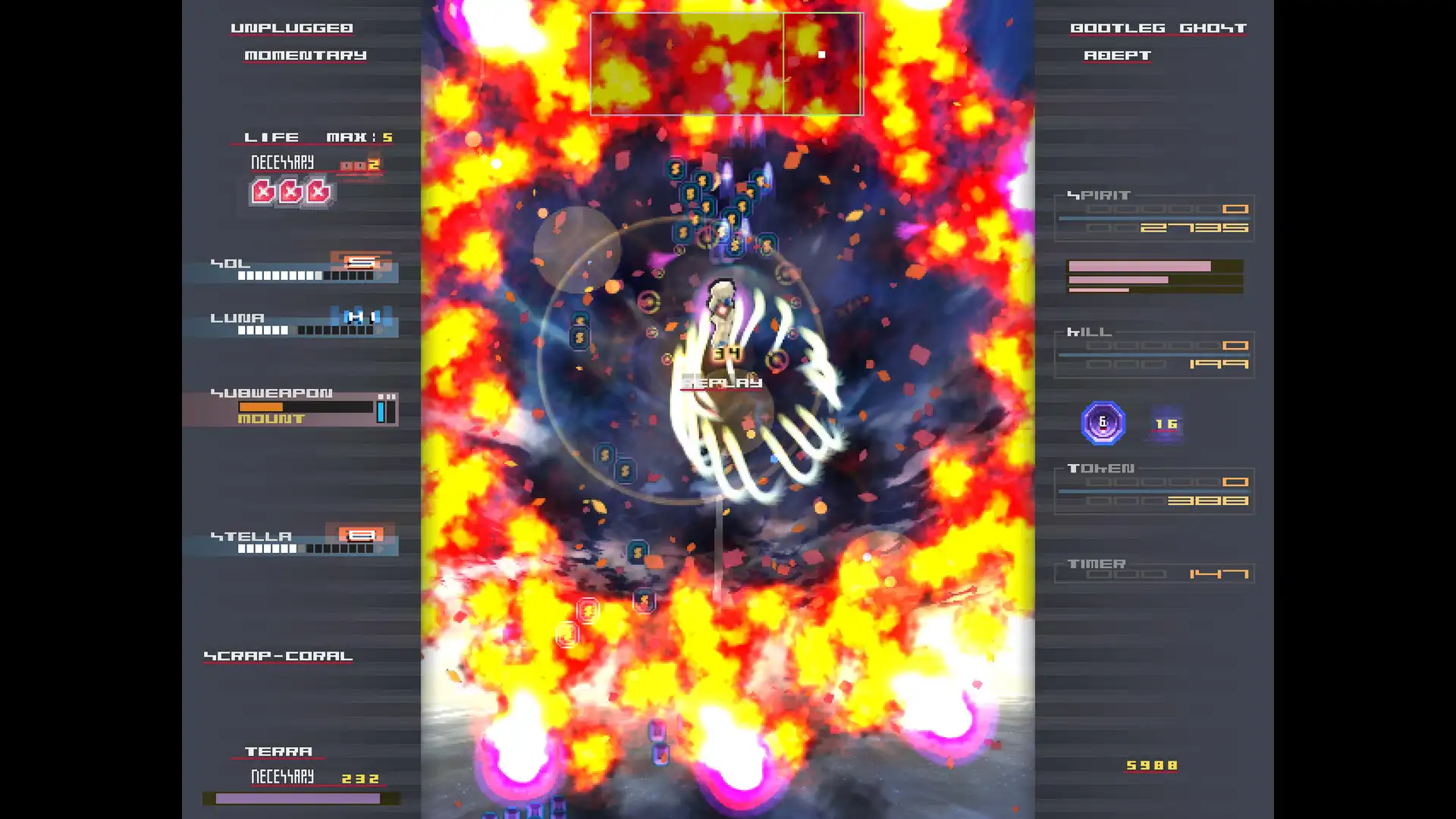The height and width of the screenshot is (819, 1456).
Task: Select the purple hexagon chain medal icon
Action: [x=1103, y=422]
